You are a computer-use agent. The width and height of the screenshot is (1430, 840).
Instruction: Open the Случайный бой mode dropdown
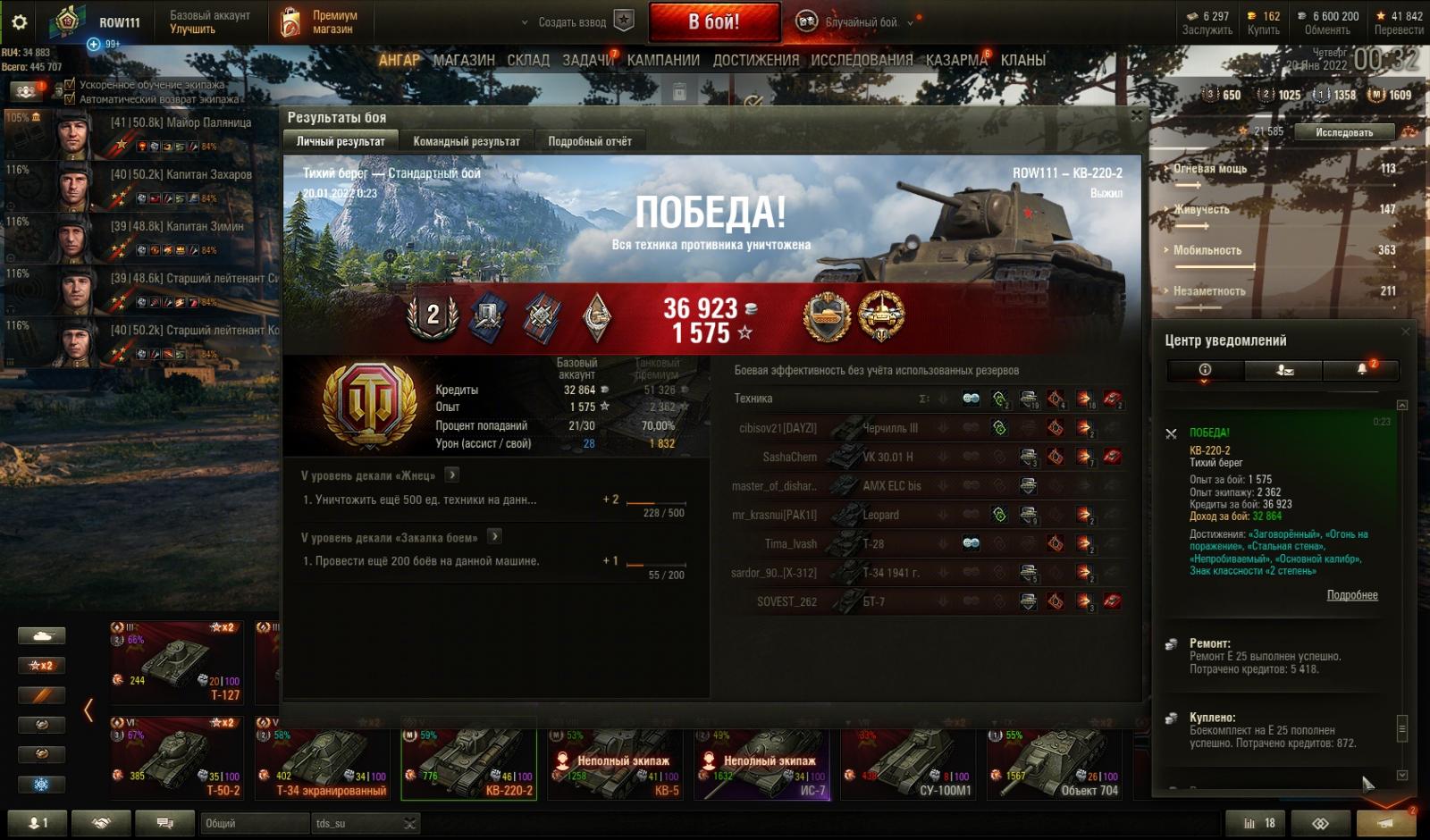tap(911, 23)
